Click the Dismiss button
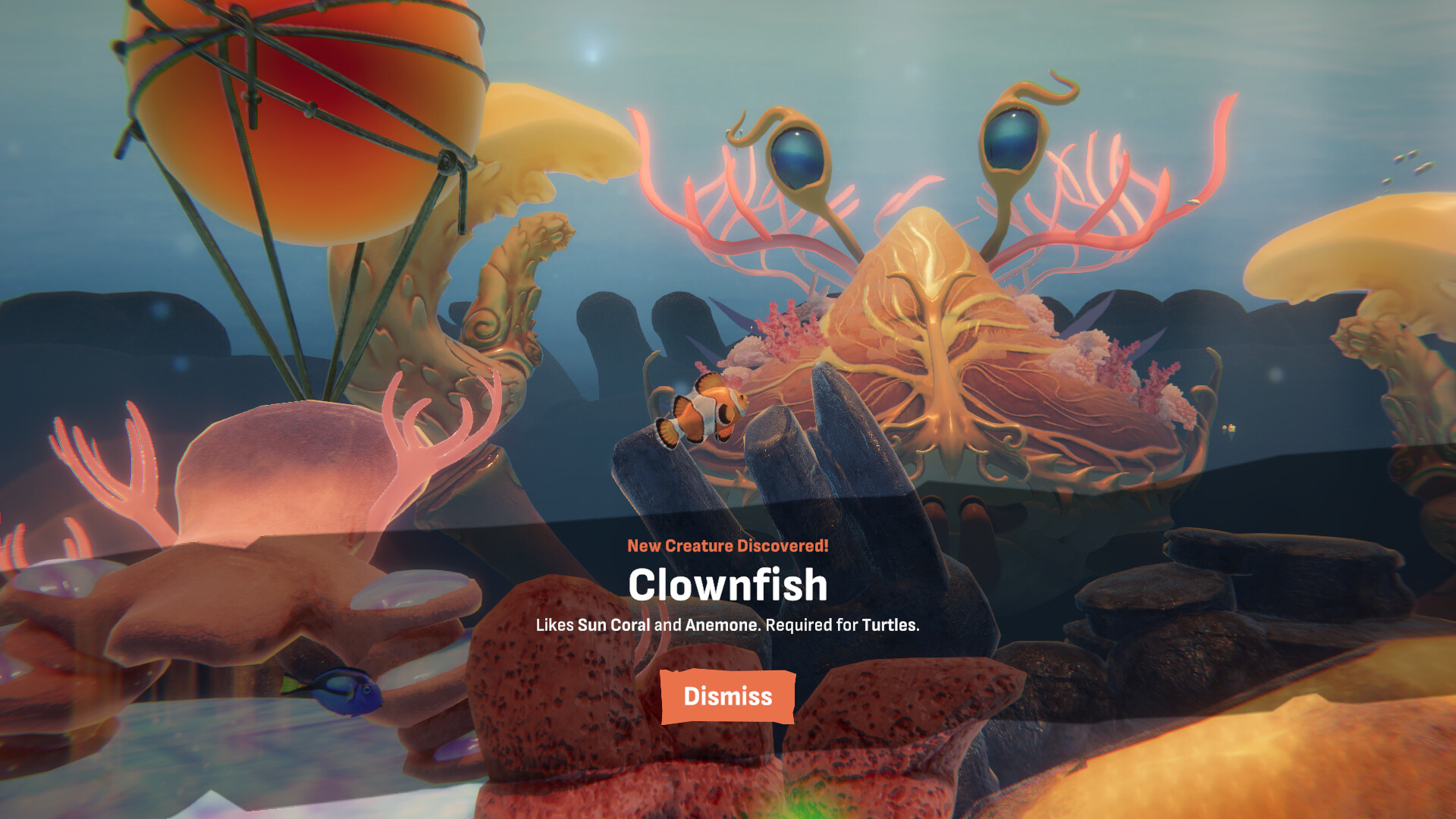Image resolution: width=1456 pixels, height=819 pixels. pos(727,697)
